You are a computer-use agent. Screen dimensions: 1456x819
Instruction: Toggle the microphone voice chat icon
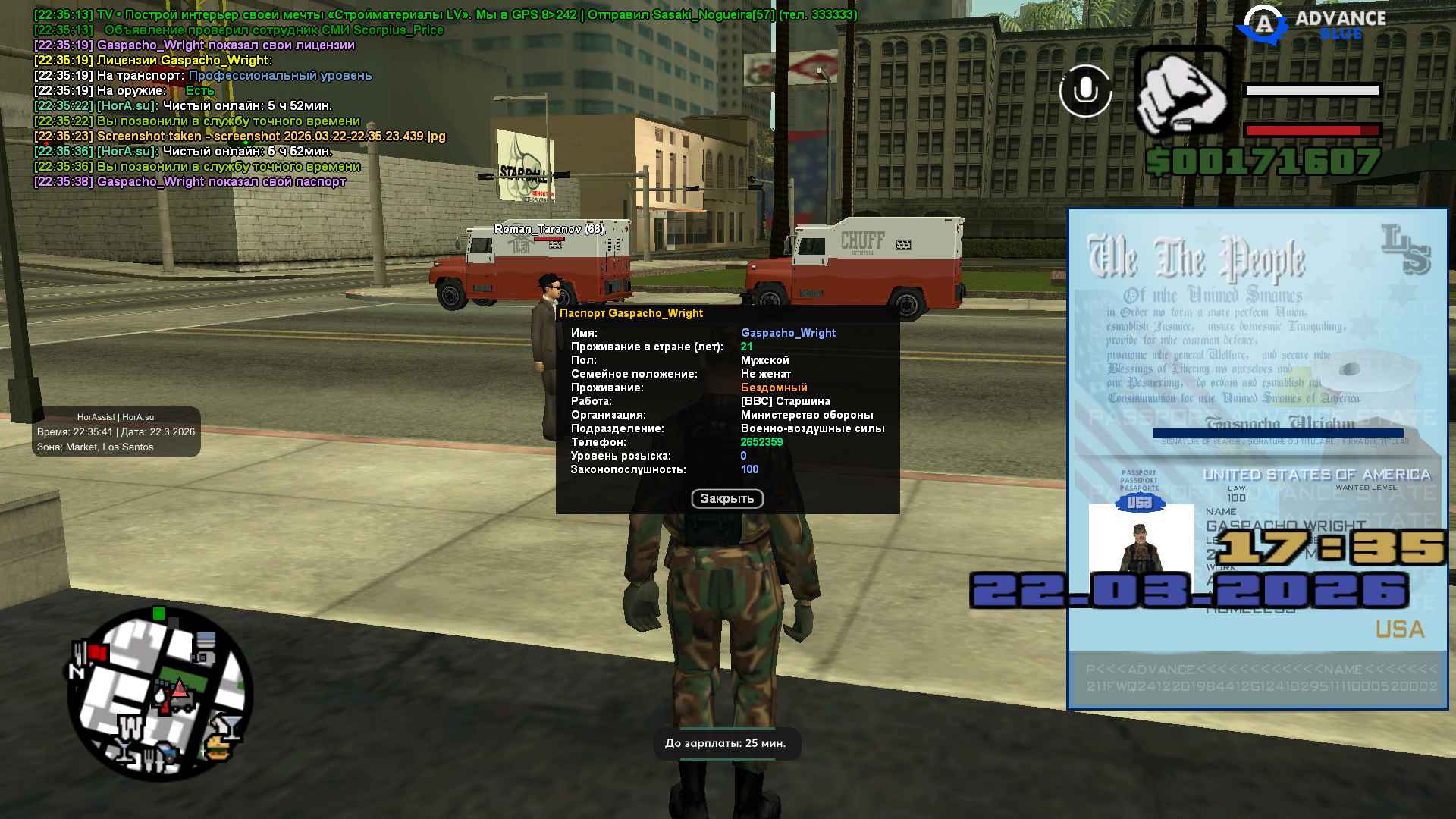coord(1085,91)
